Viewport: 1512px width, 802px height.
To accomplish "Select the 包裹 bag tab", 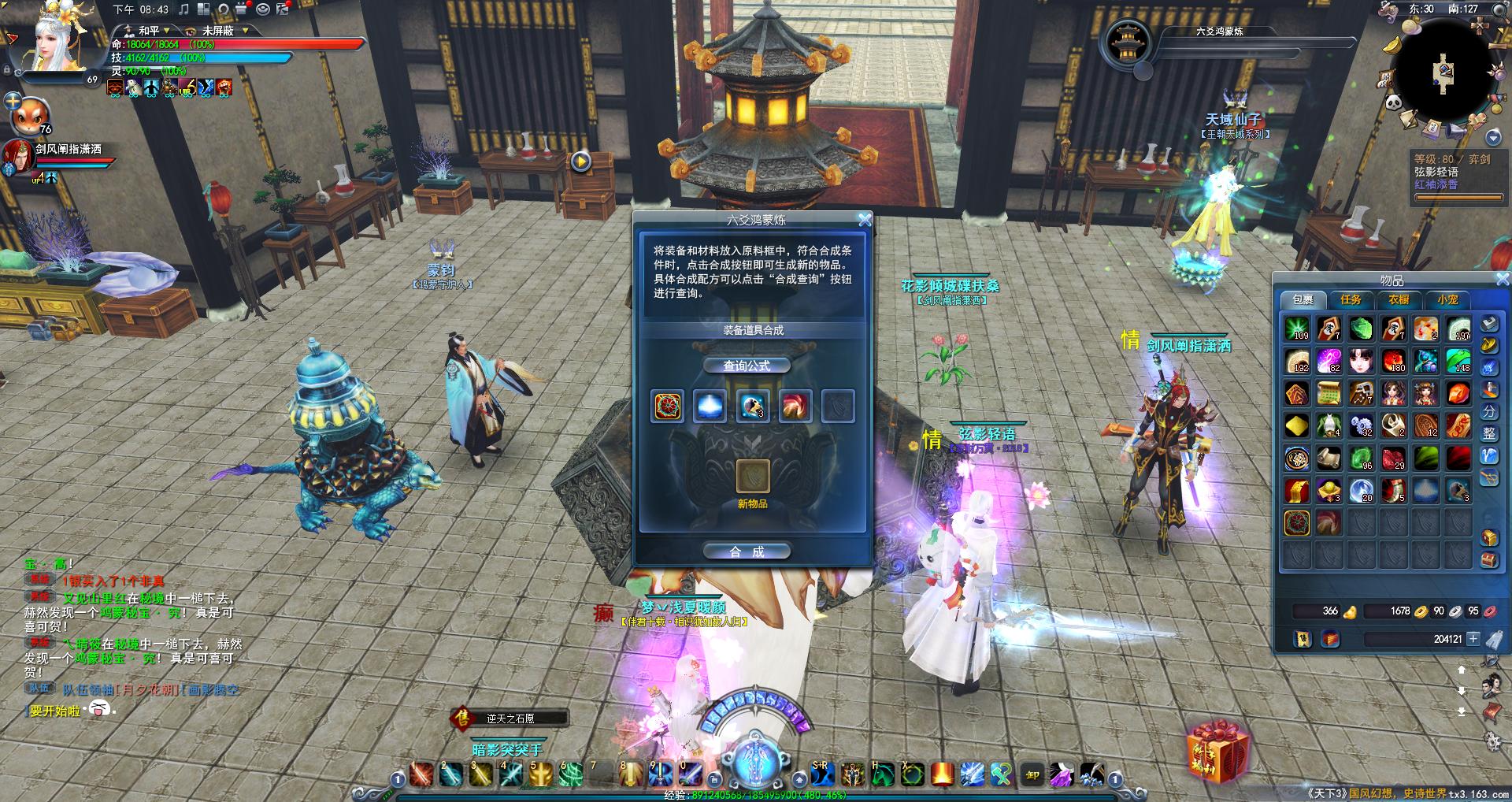I will (x=1303, y=299).
